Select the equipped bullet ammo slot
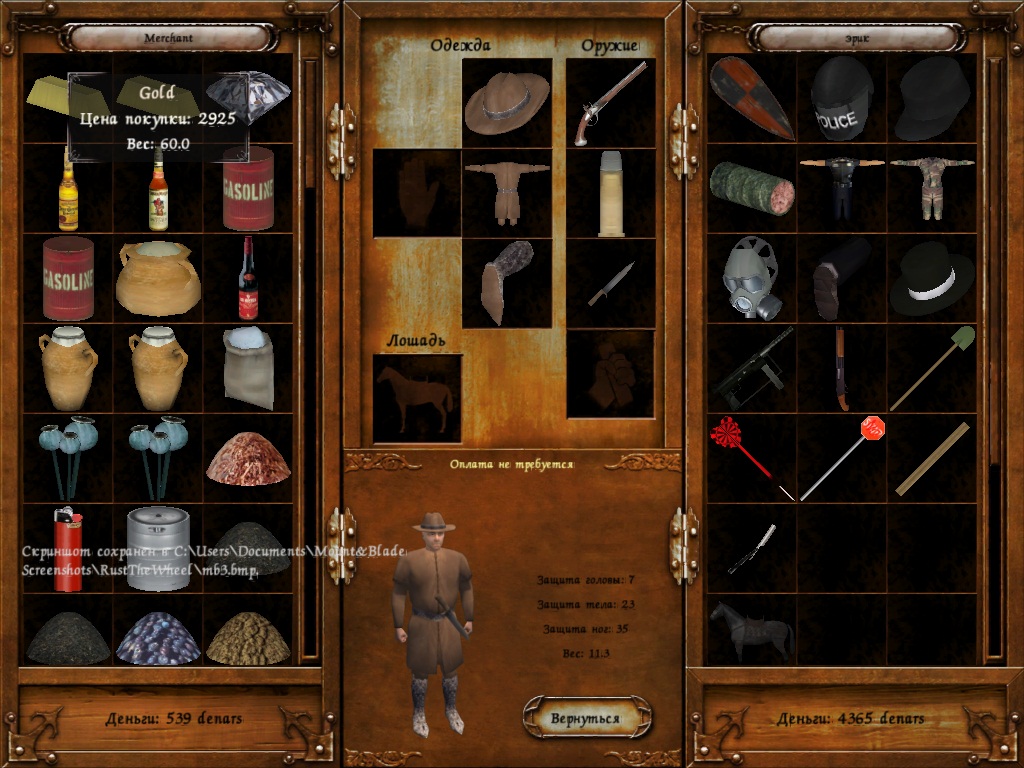The height and width of the screenshot is (768, 1024). [x=611, y=193]
